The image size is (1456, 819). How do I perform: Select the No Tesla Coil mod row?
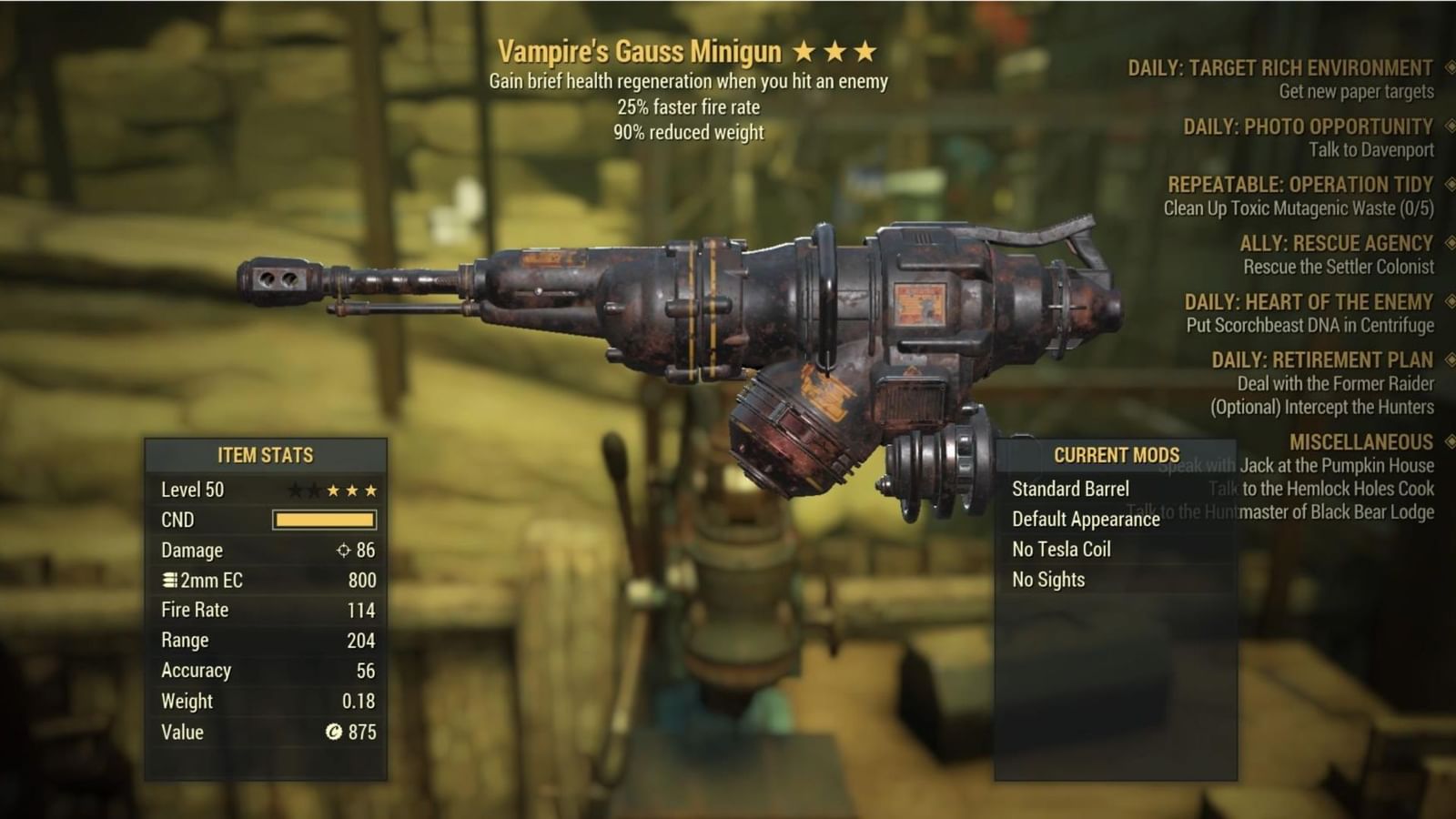click(x=1061, y=549)
